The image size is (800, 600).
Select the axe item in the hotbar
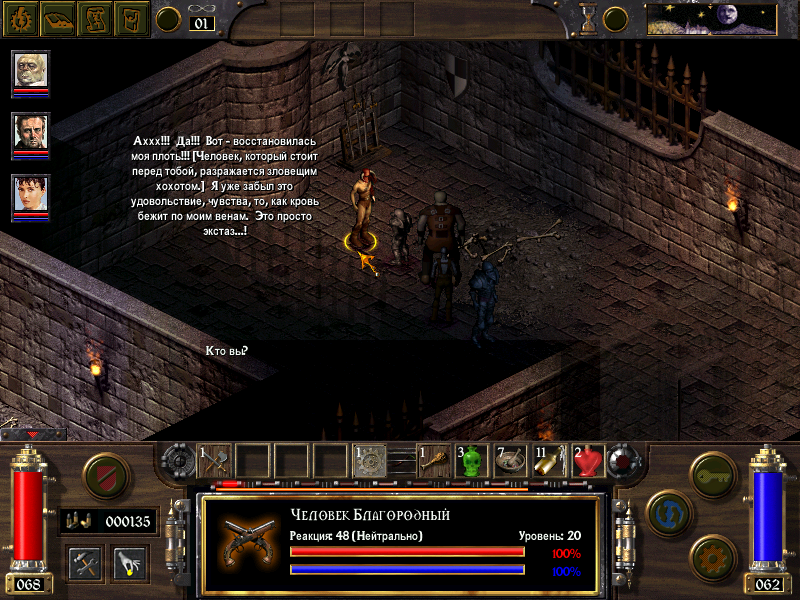(215, 460)
